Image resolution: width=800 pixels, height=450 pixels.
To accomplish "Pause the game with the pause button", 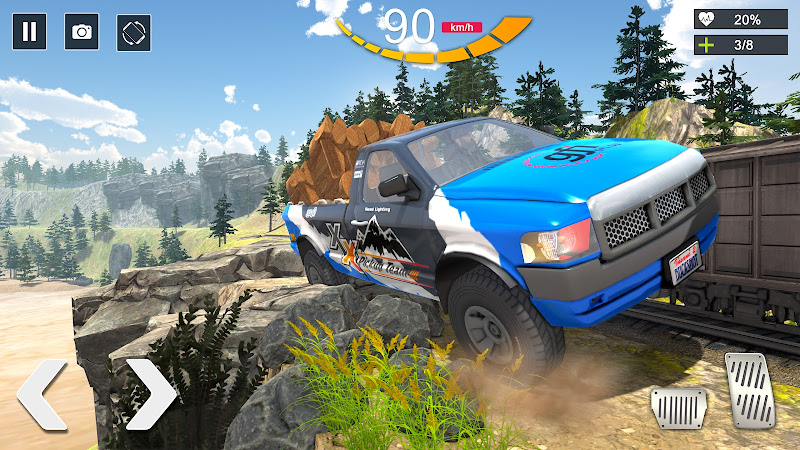I will click(x=29, y=31).
